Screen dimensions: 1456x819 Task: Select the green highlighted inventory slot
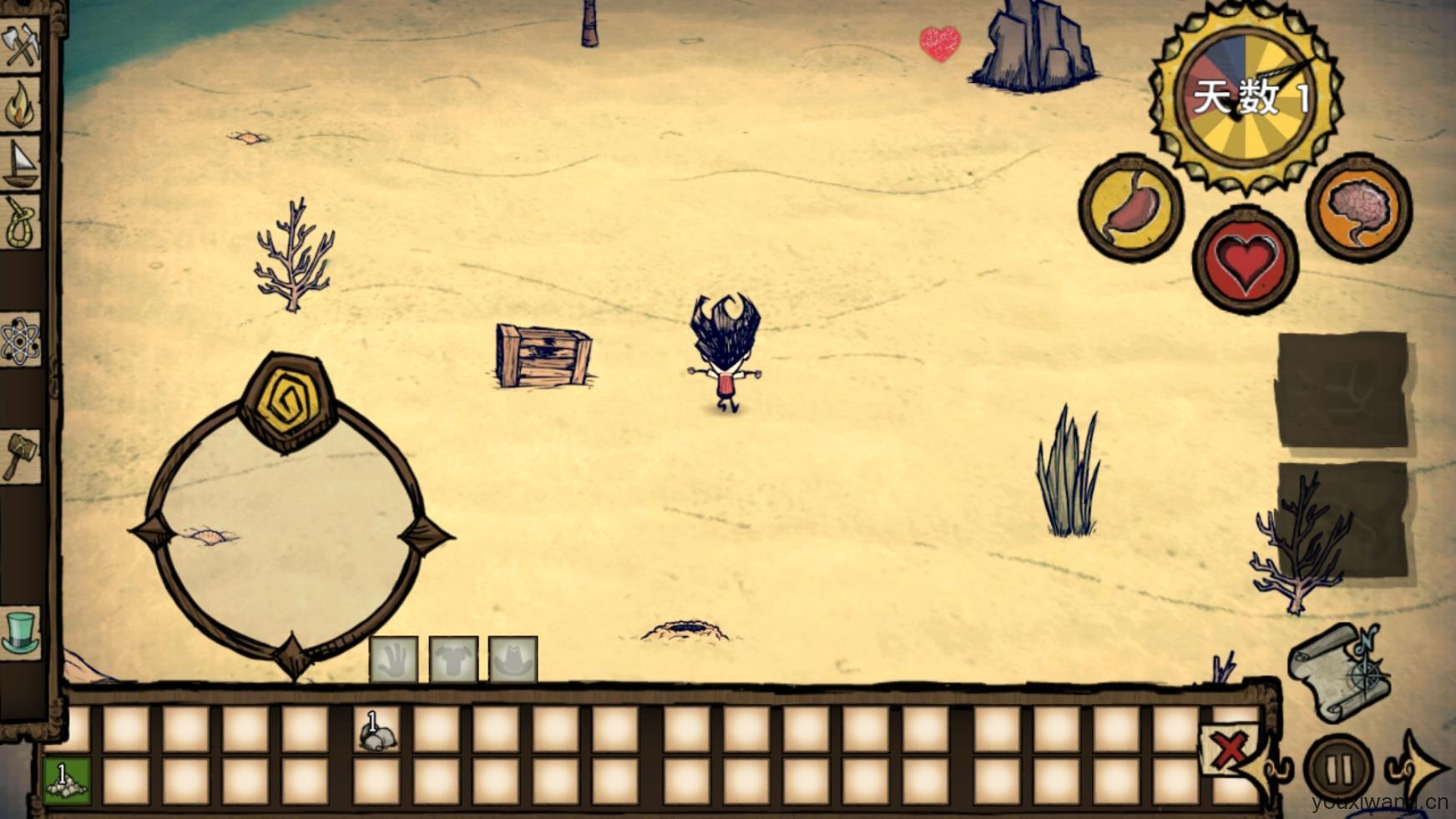click(x=67, y=781)
